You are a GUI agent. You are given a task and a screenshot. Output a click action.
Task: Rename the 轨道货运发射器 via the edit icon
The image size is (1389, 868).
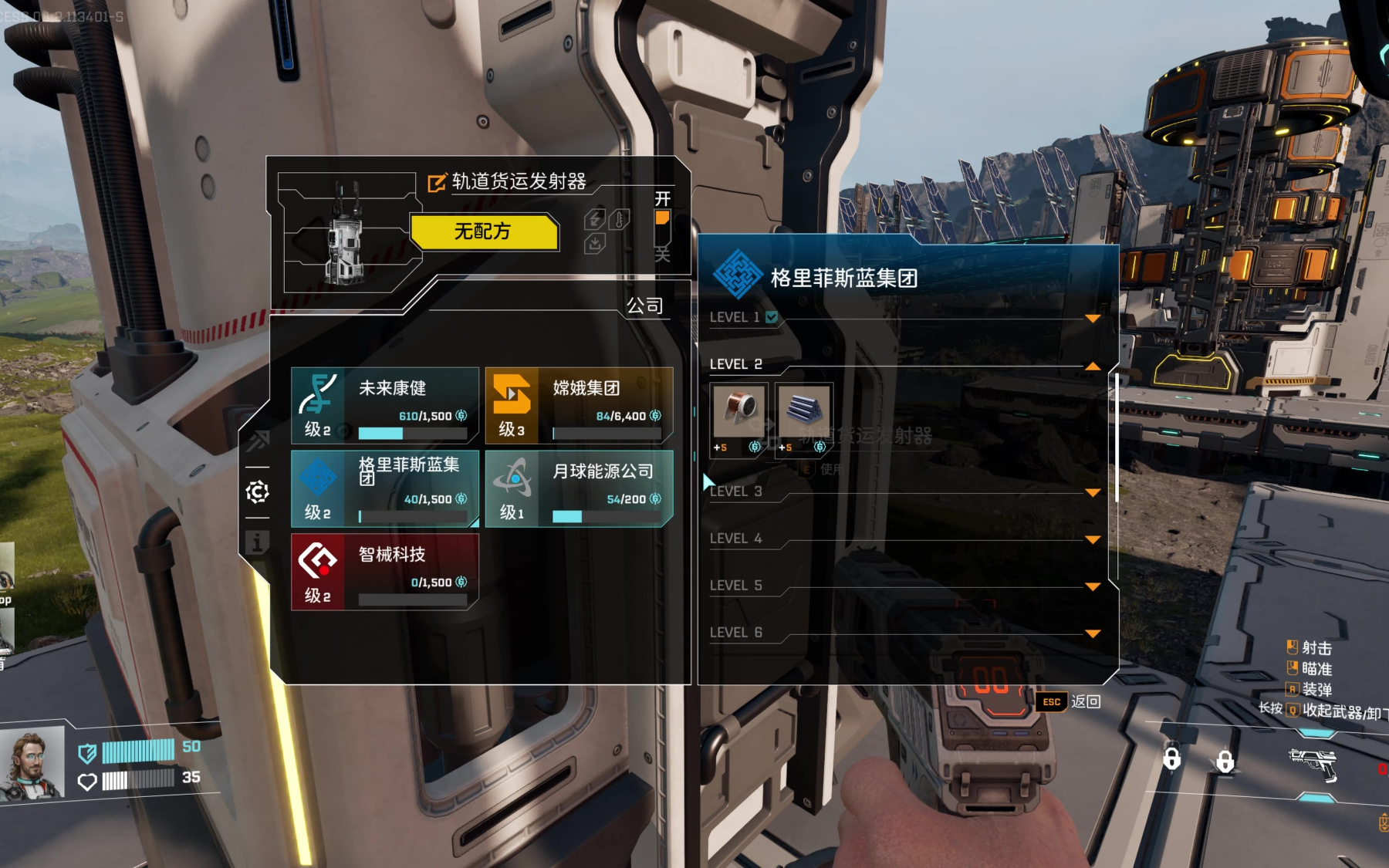pyautogui.click(x=437, y=183)
